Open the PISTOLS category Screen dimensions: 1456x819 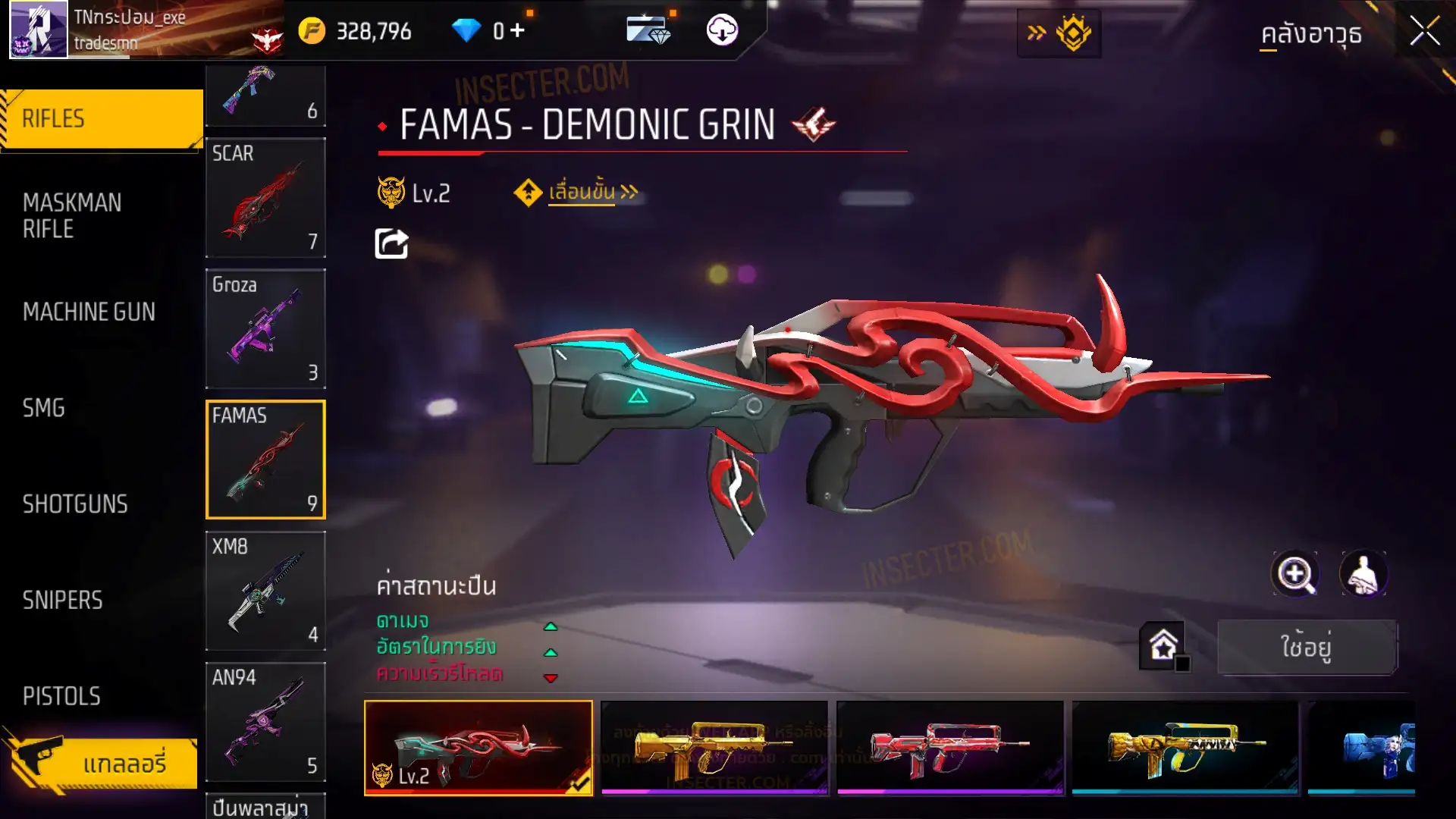coord(61,696)
